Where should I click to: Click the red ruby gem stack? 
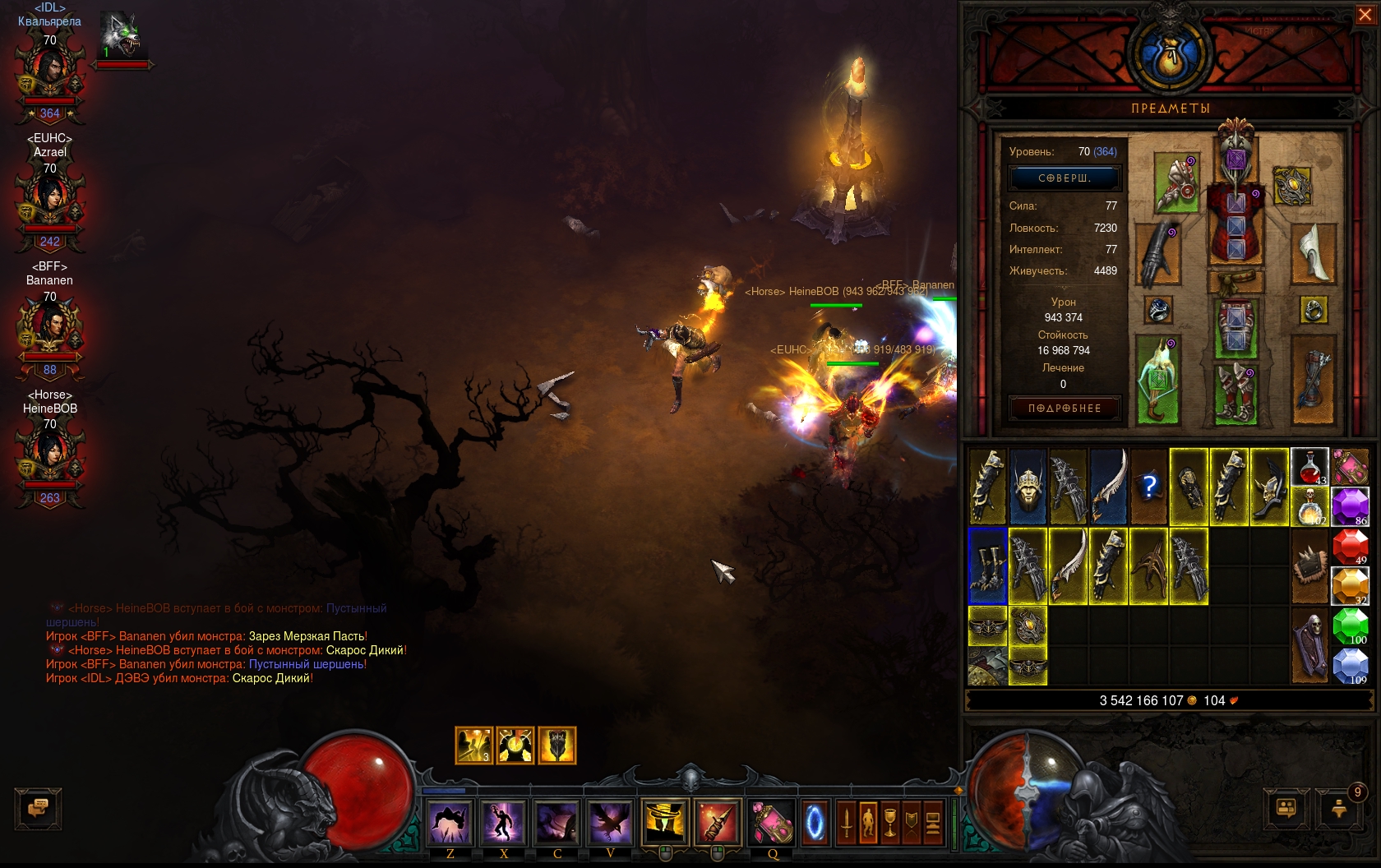click(1350, 547)
